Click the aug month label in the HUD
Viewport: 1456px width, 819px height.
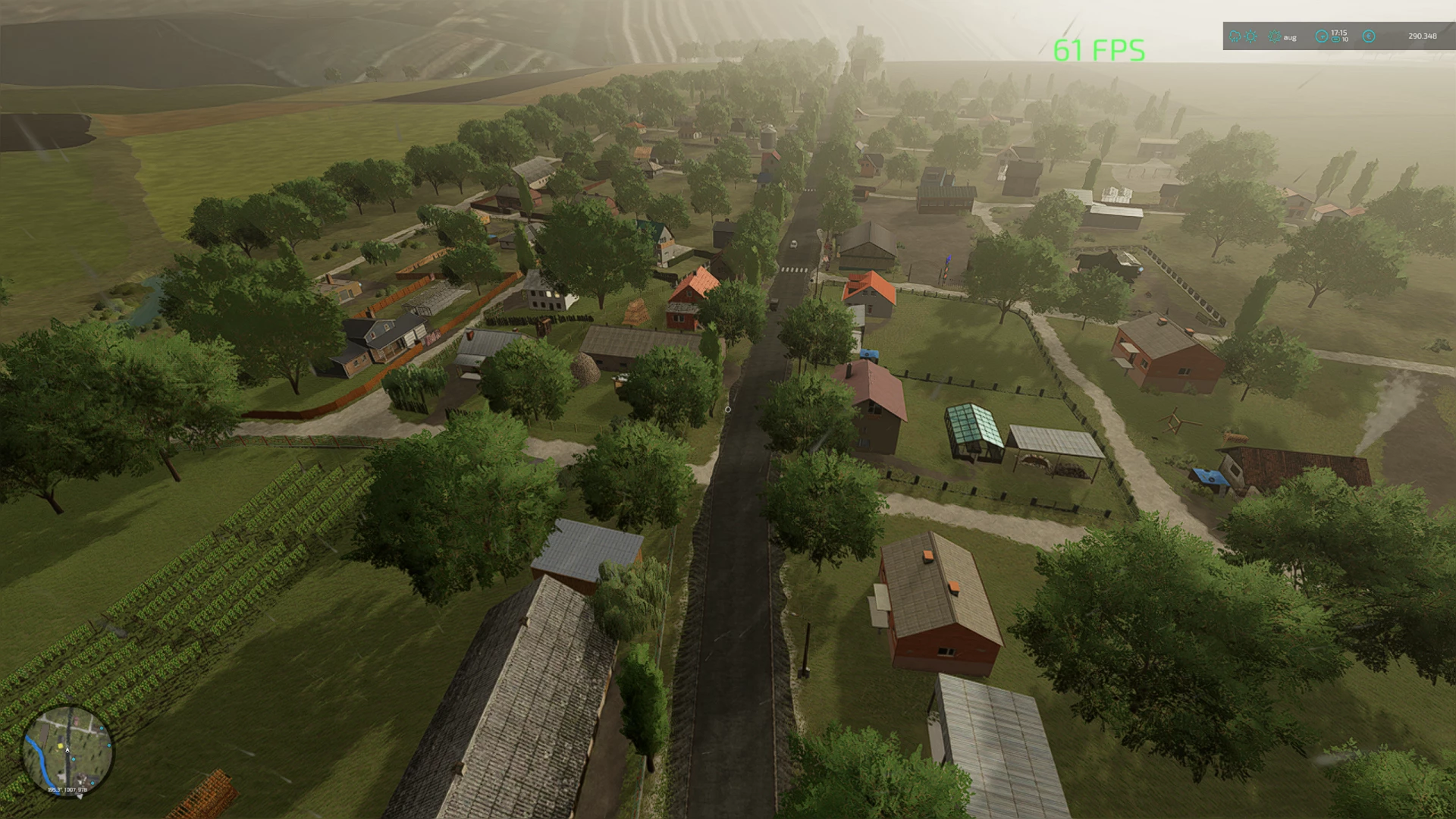click(1290, 37)
